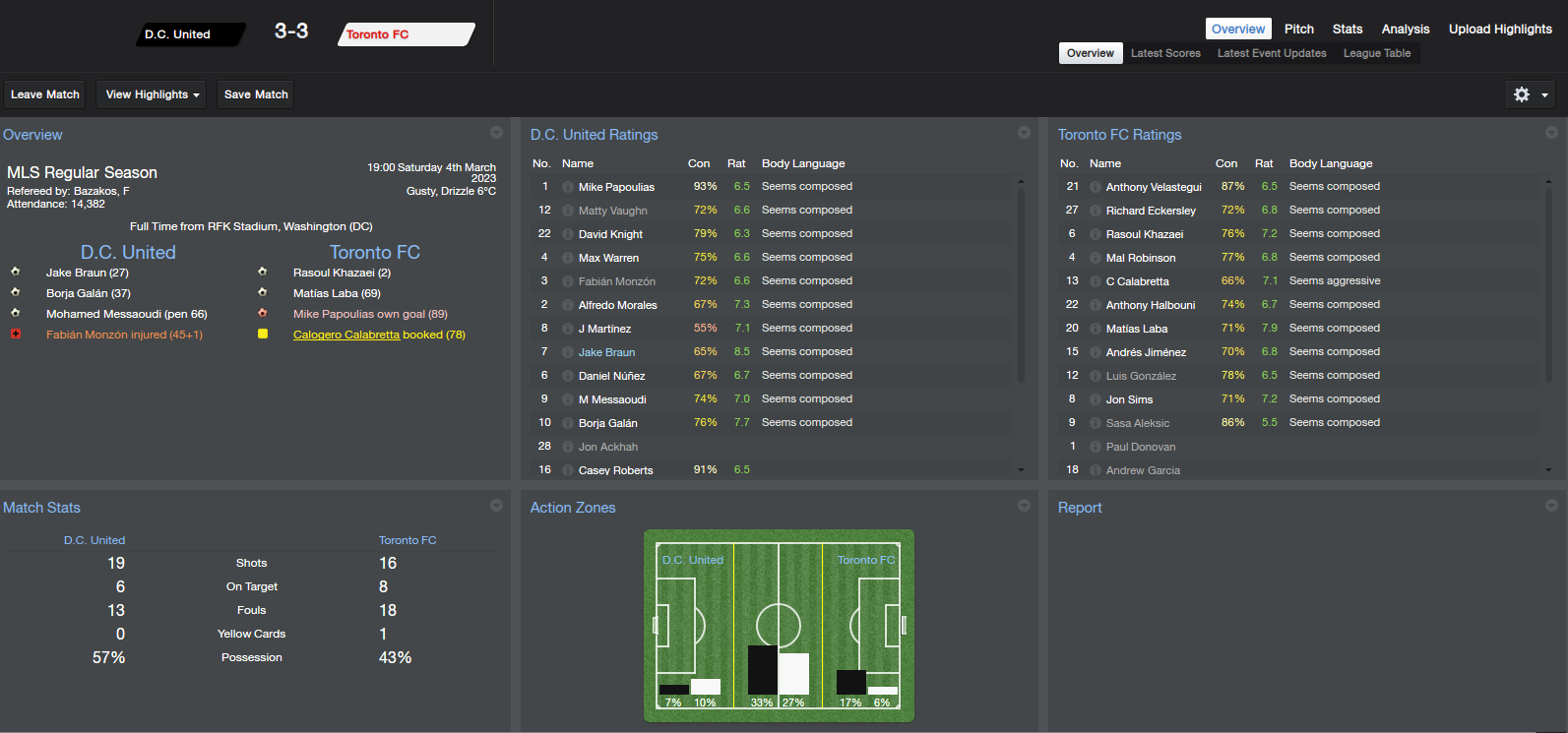Open the gear settings menu
The image size is (1568, 733).
pos(1531,94)
